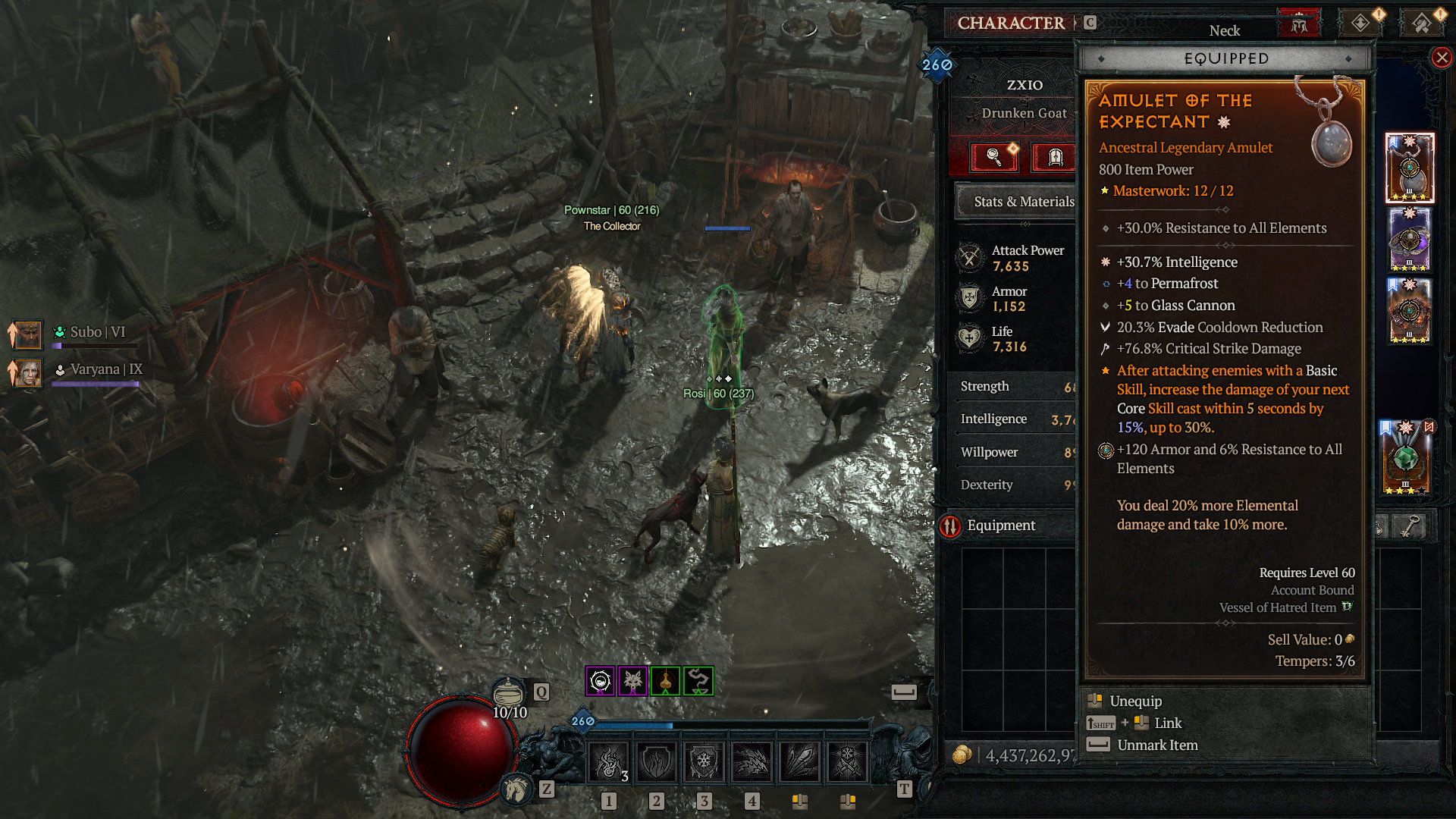1456x819 pixels.
Task: Summon the mount via horse icon
Action: 516,789
